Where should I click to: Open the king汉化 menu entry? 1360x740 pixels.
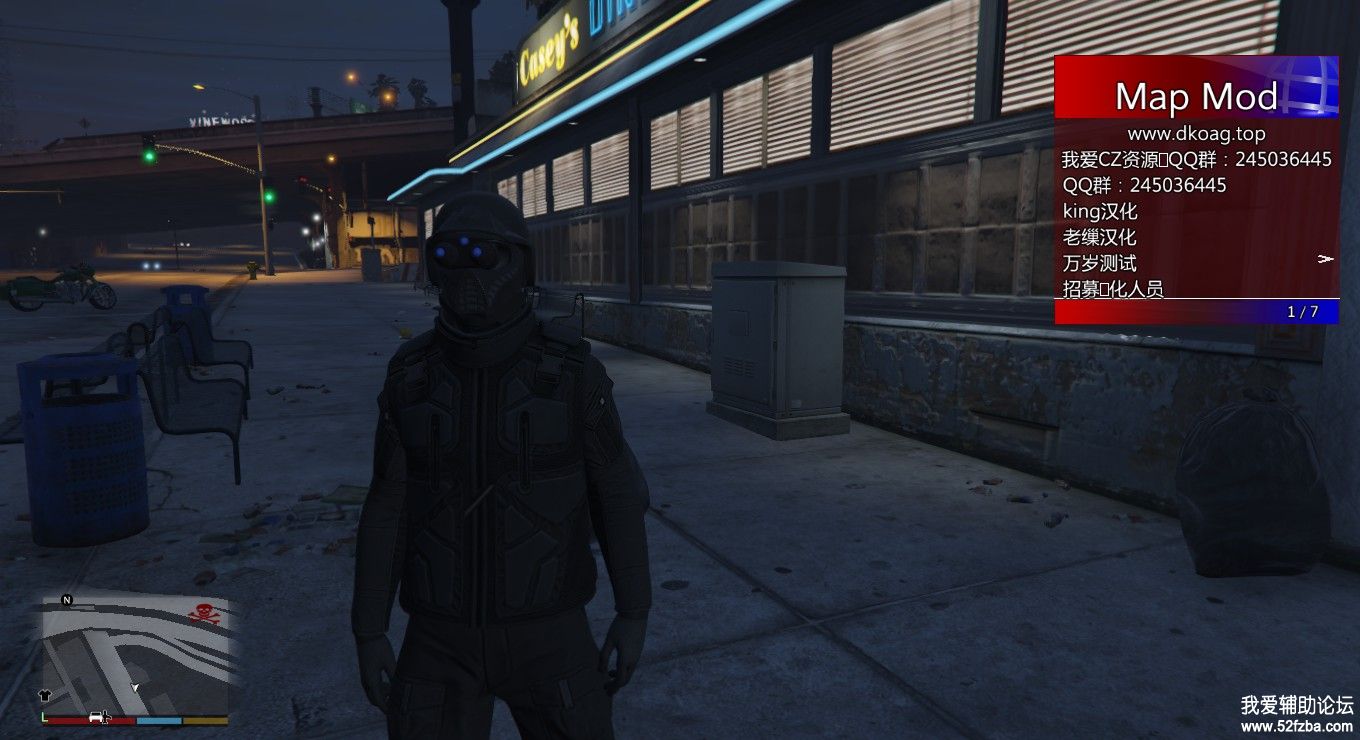[x=1100, y=211]
